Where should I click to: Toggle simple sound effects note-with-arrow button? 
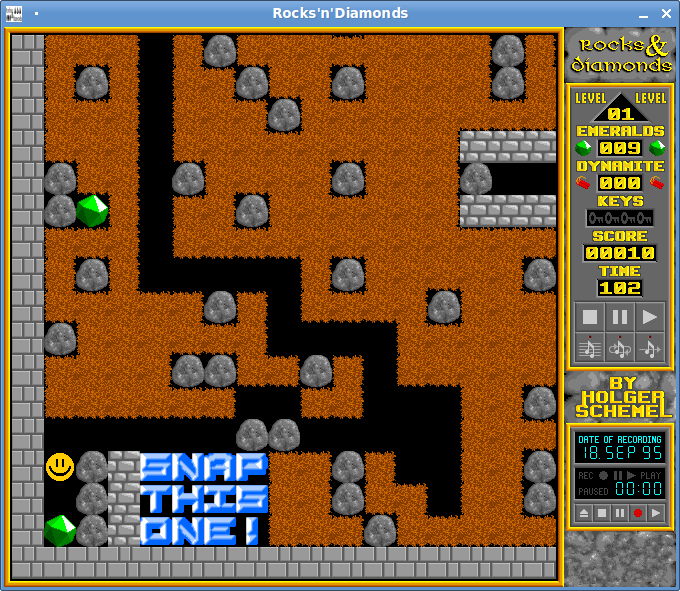650,347
